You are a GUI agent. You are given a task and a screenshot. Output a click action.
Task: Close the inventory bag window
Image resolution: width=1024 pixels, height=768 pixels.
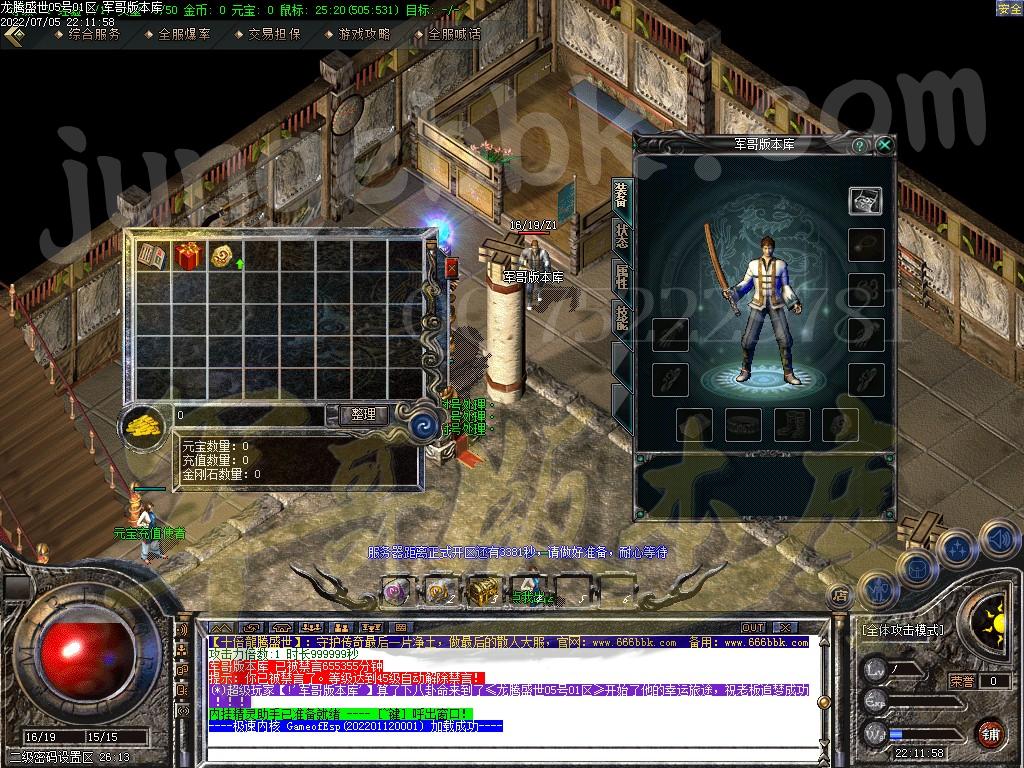click(451, 267)
